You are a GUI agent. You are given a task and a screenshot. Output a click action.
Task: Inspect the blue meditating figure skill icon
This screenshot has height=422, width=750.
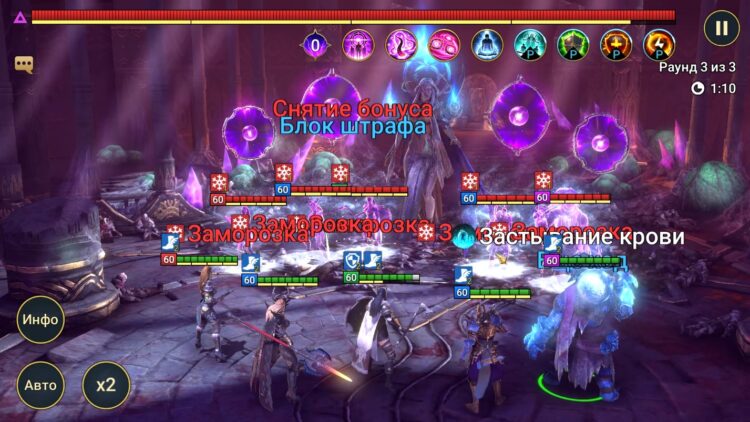[487, 45]
